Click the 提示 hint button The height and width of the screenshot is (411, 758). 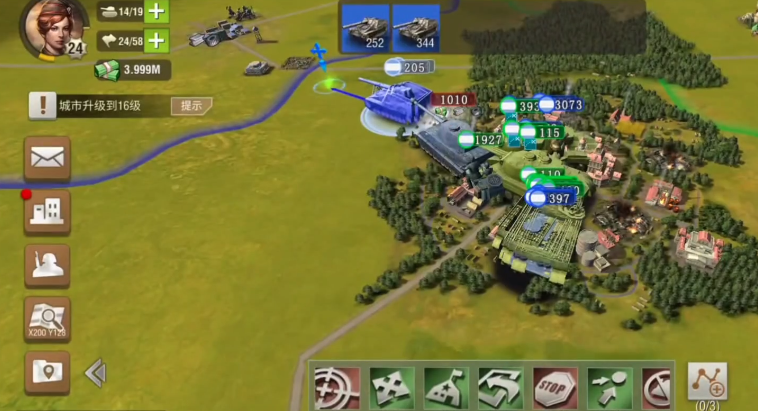click(x=191, y=105)
